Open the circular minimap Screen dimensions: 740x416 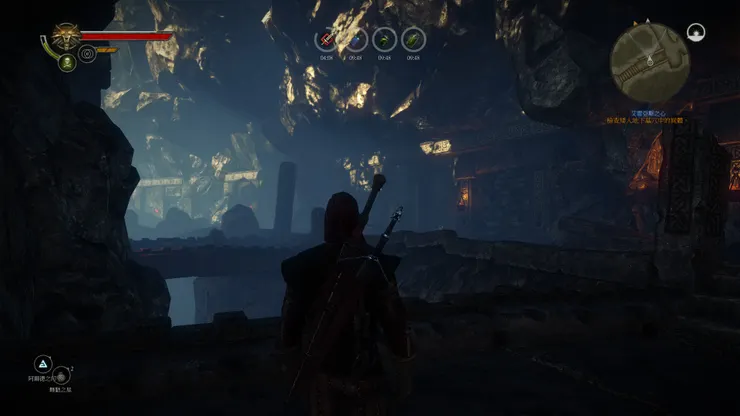coord(649,61)
